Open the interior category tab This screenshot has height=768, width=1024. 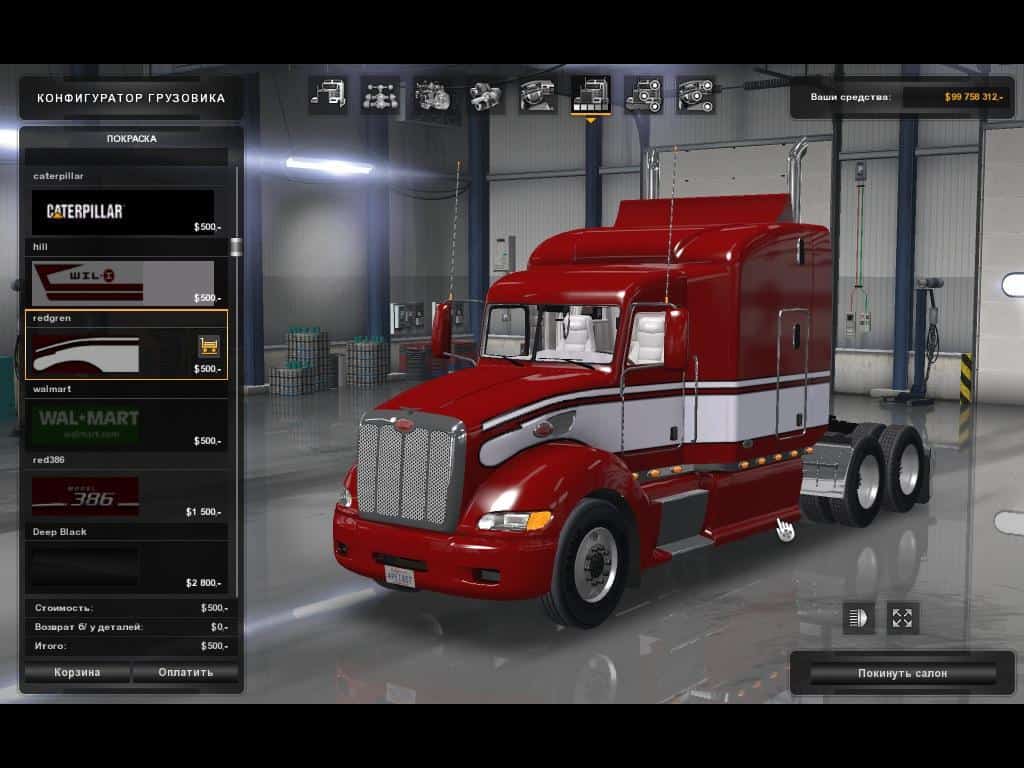pyautogui.click(x=538, y=95)
